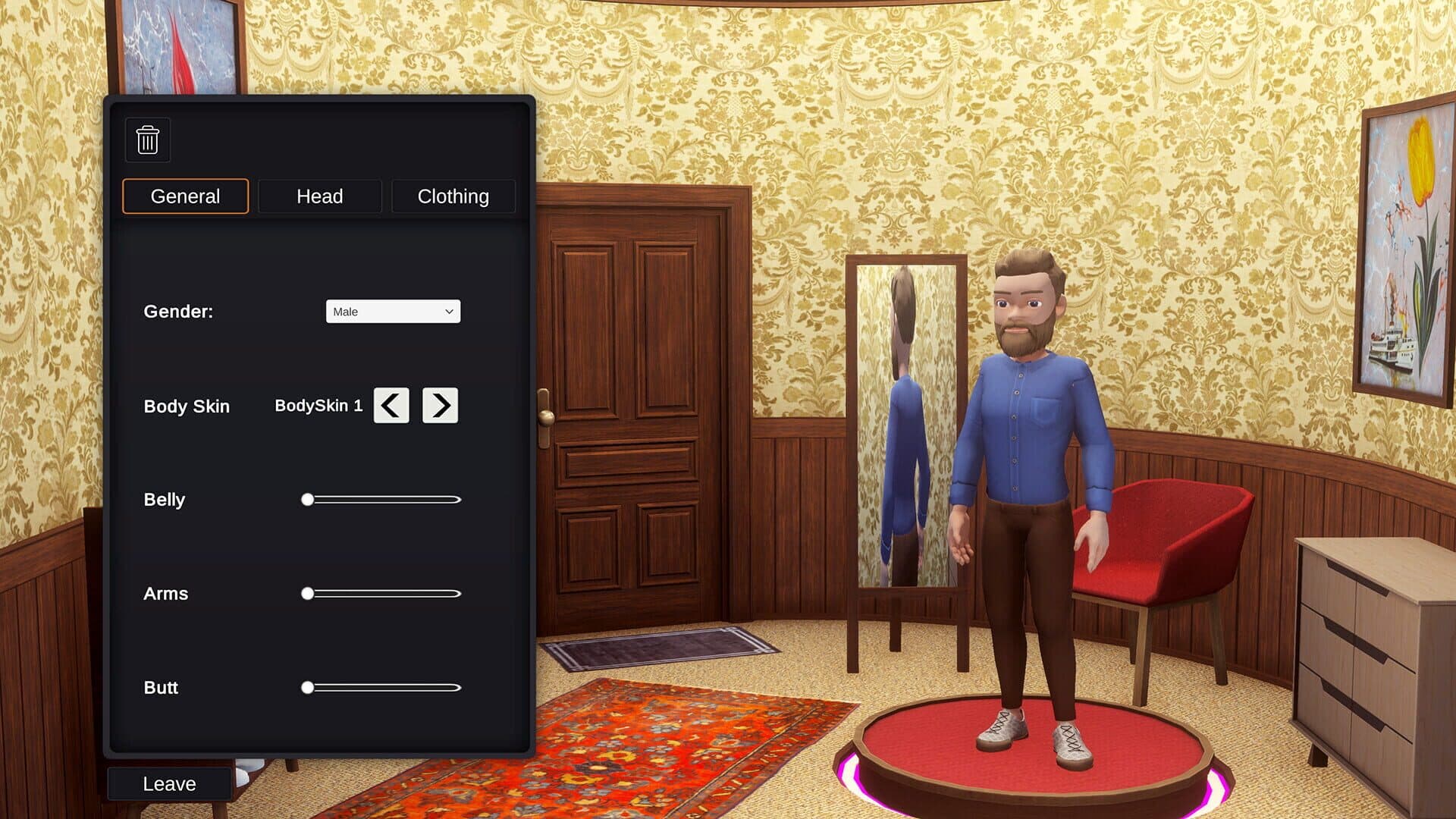Click the Body Skin label

tap(187, 406)
